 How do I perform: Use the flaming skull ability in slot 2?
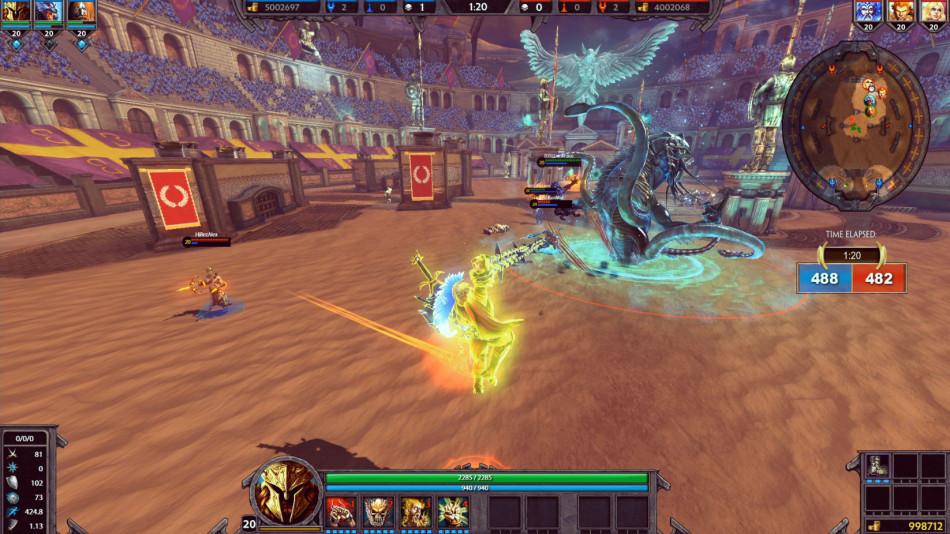coord(378,511)
